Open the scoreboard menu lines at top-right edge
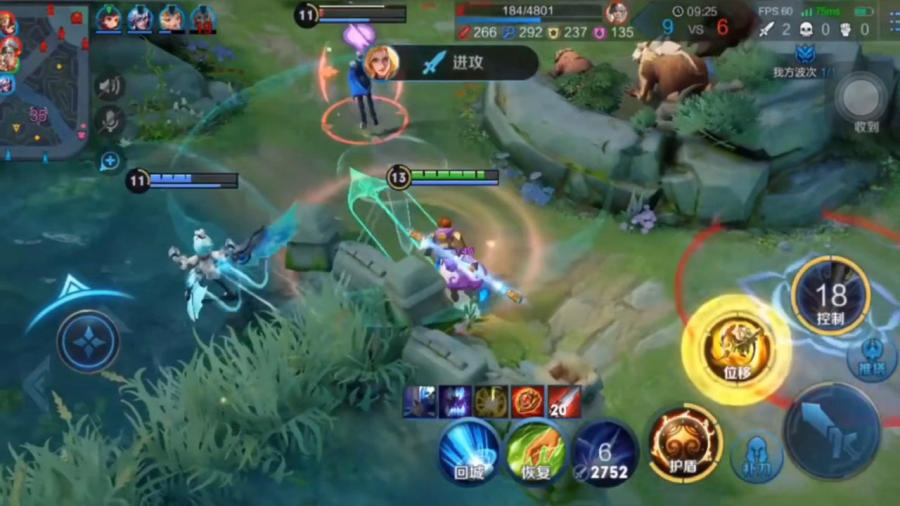 [890, 18]
